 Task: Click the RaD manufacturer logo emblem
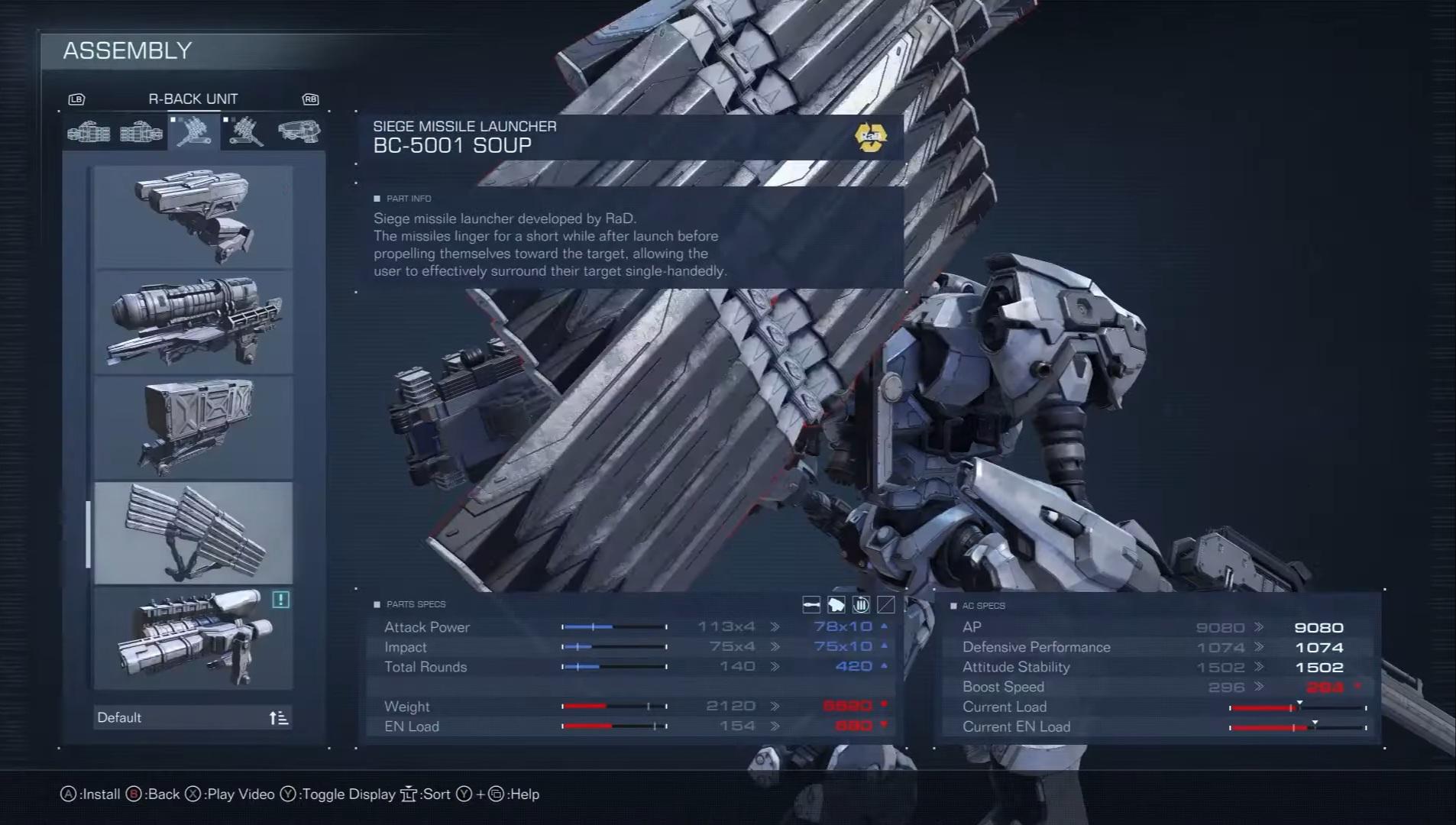coord(869,137)
